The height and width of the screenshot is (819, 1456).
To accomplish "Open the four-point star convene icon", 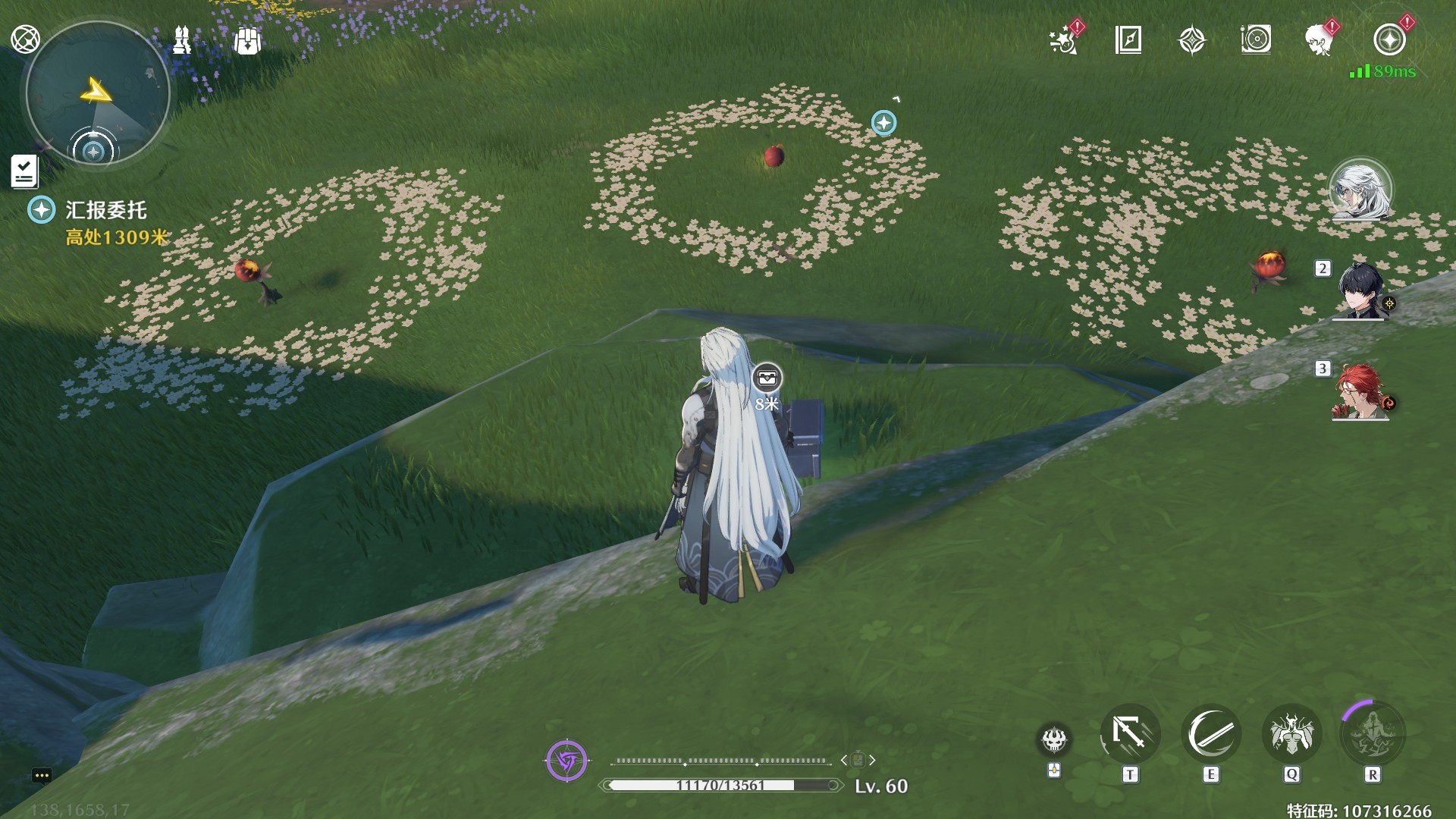I will tap(1192, 40).
